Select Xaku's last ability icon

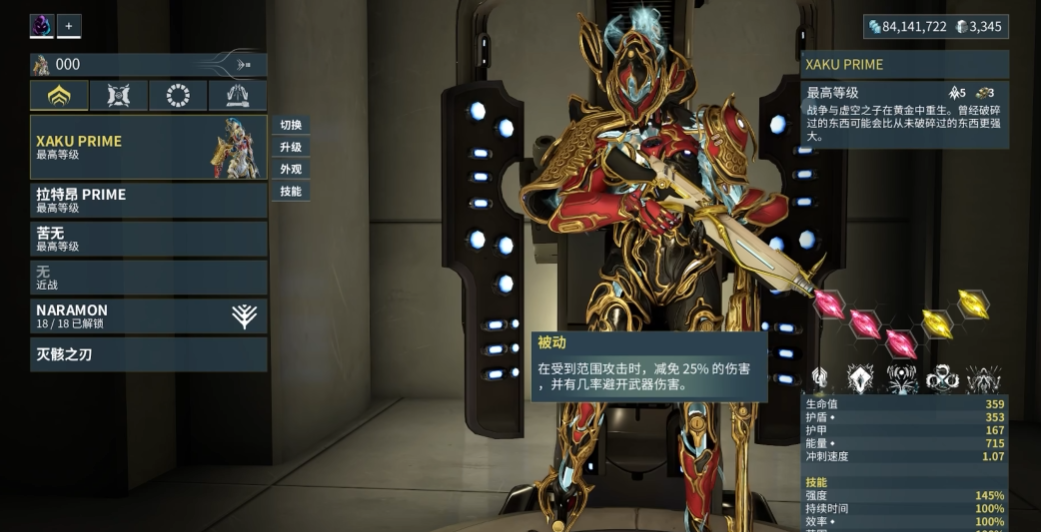point(983,378)
